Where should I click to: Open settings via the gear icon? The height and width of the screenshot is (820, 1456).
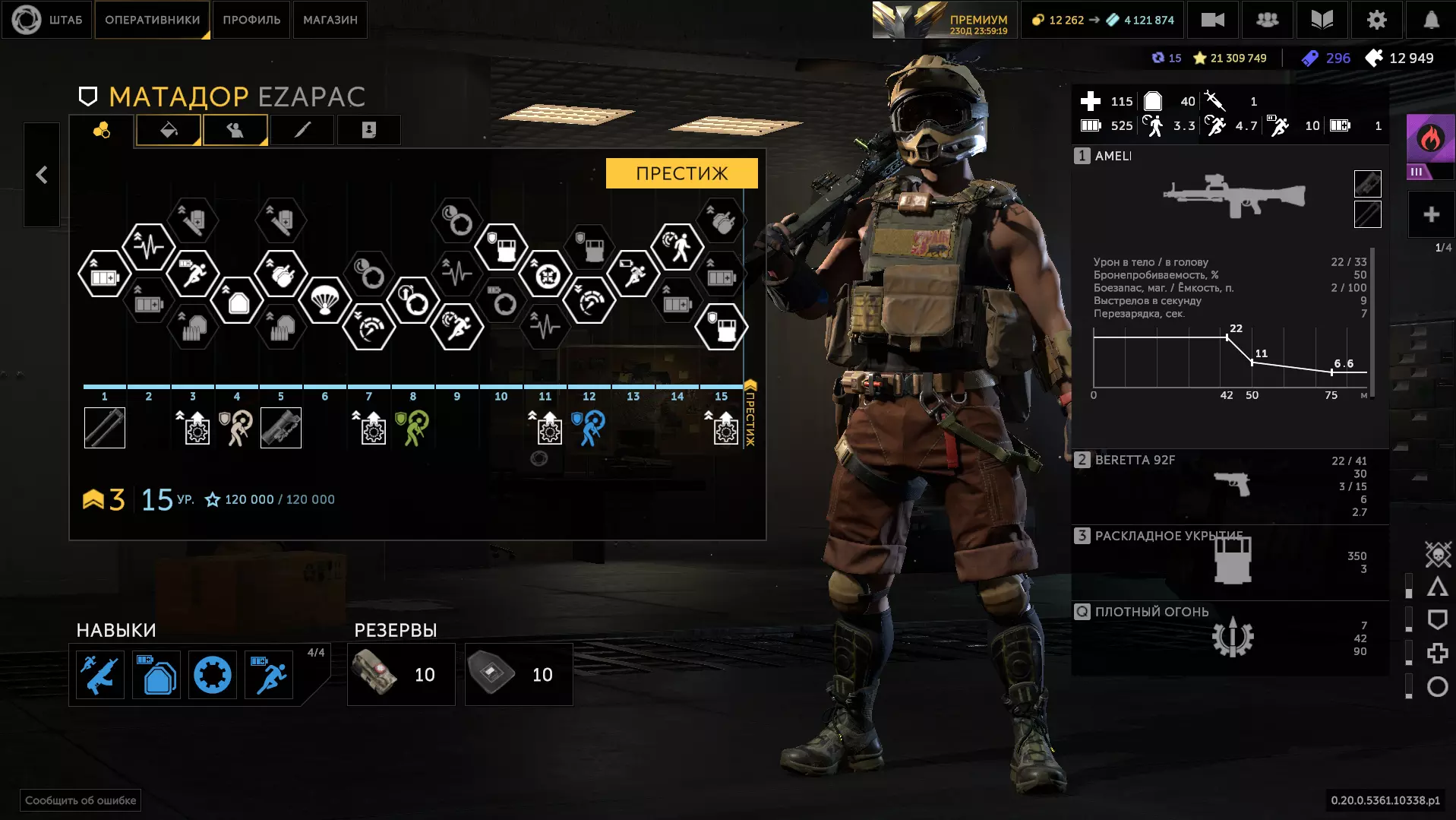1376,20
